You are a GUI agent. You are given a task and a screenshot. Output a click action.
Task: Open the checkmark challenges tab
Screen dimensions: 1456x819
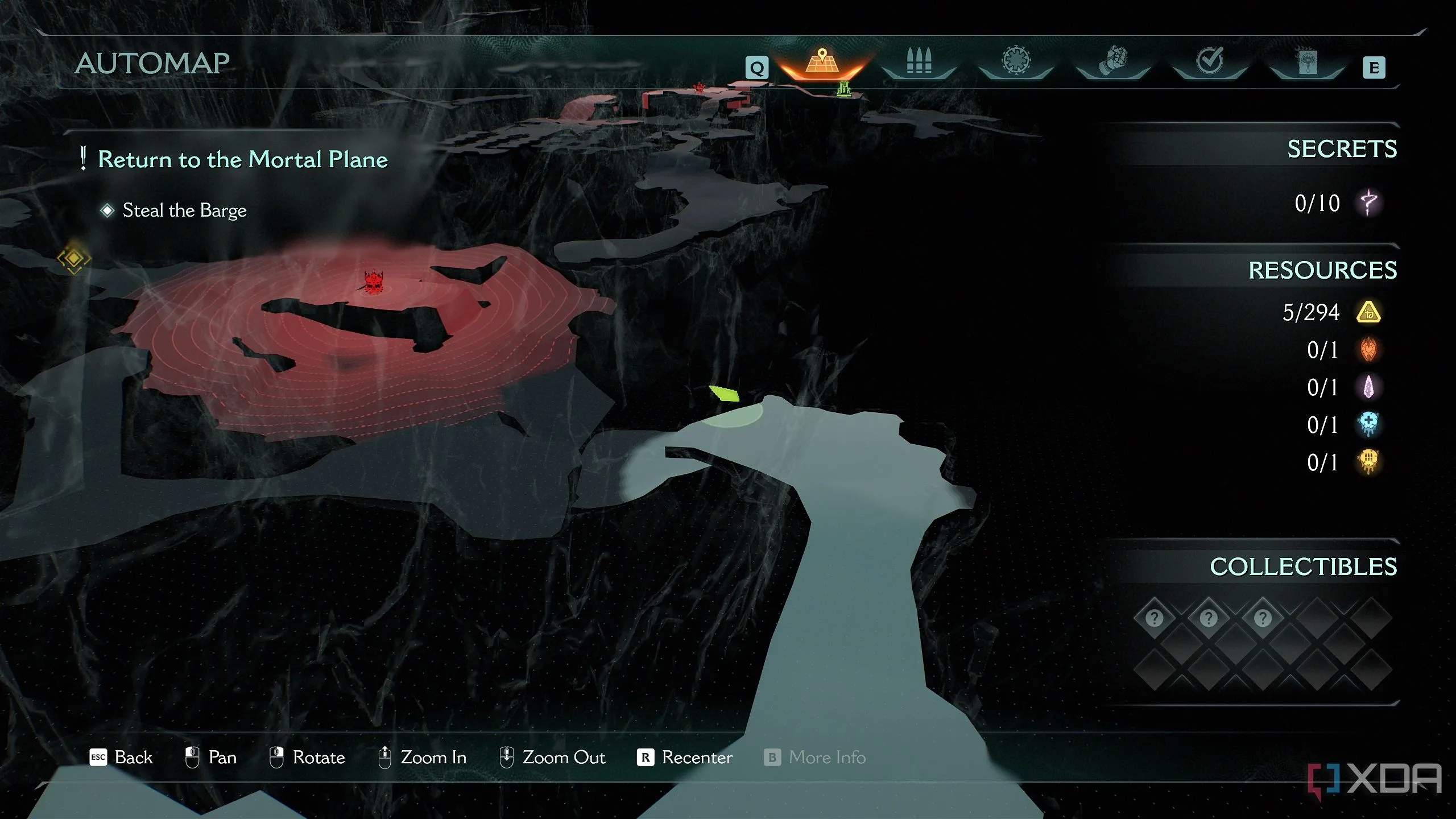(x=1209, y=61)
